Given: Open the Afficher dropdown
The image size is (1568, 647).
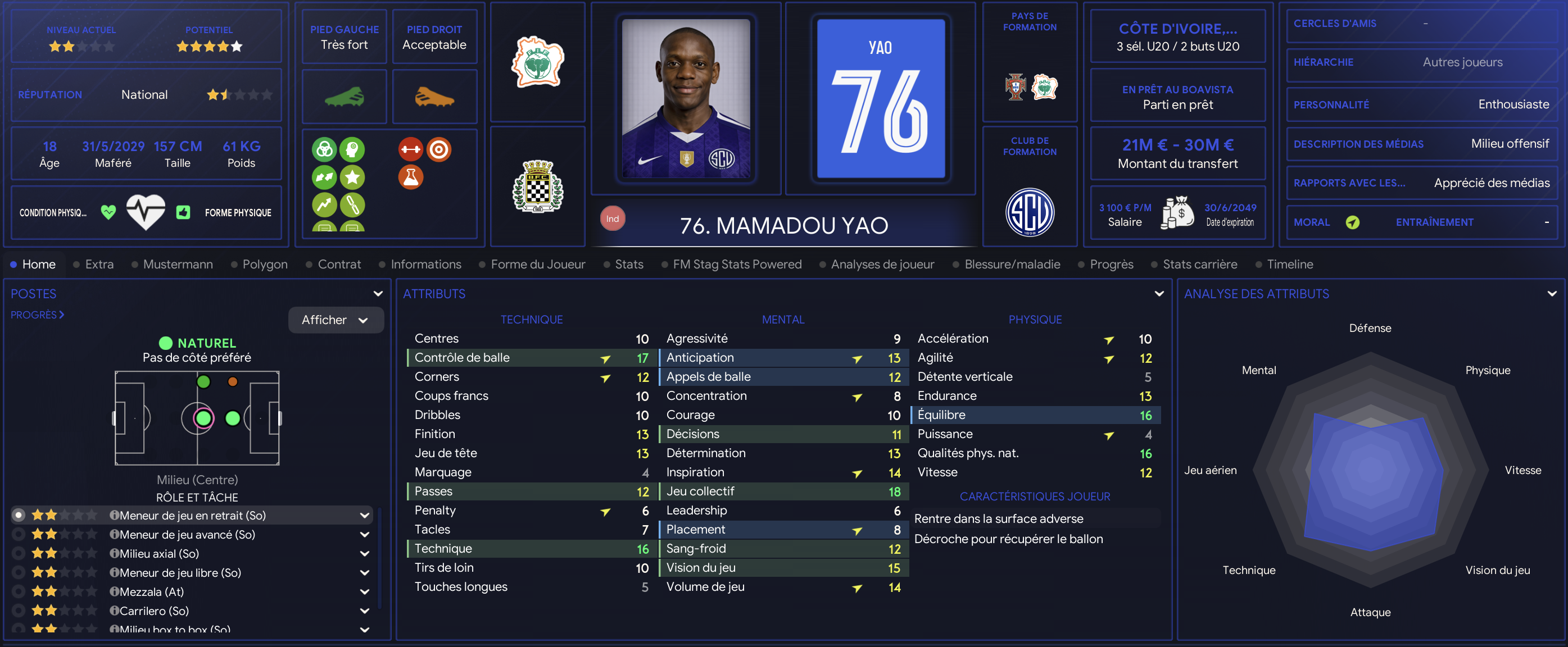Looking at the screenshot, I should pyautogui.click(x=336, y=320).
